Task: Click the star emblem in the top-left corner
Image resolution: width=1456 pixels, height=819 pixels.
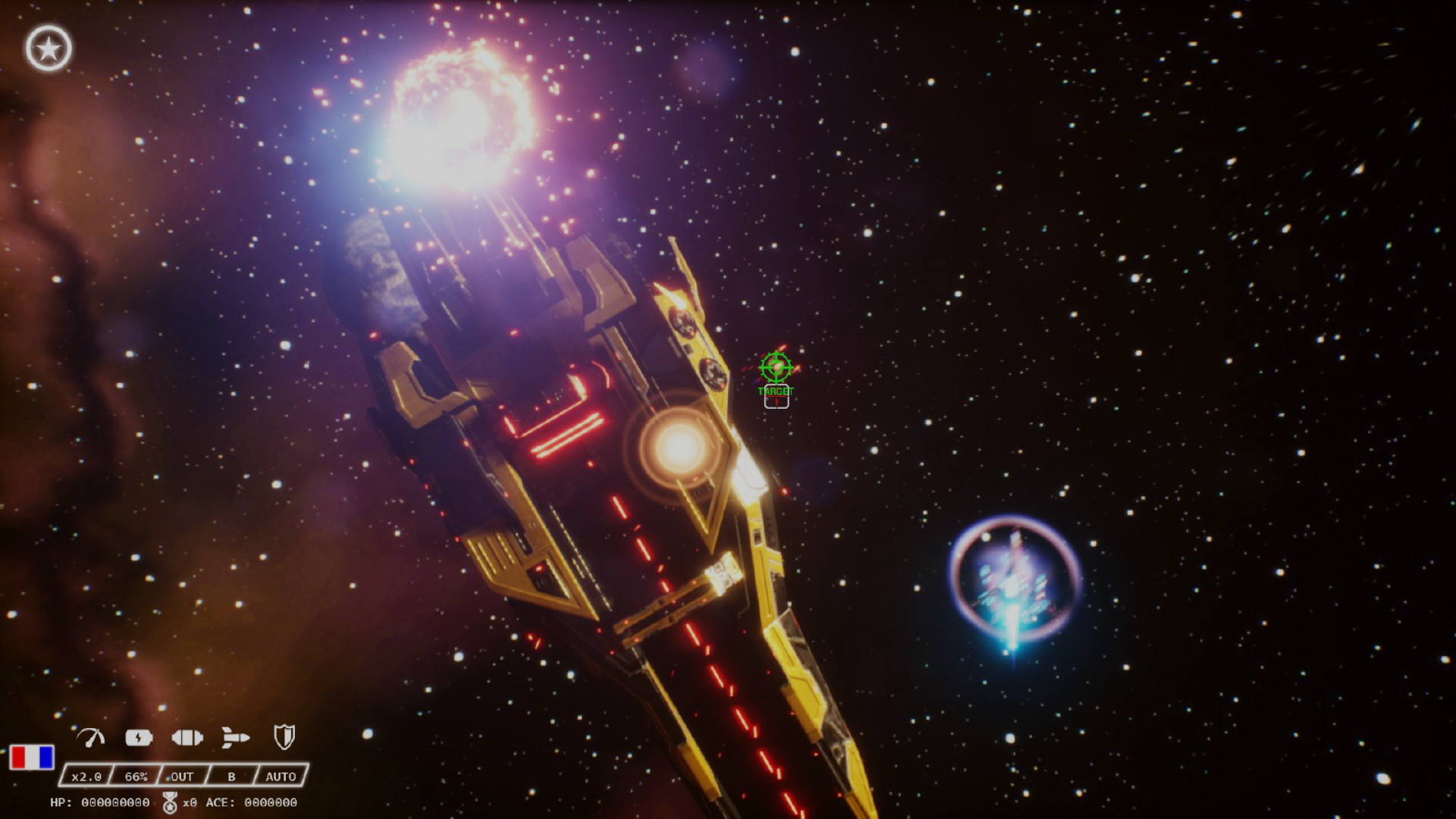Action: 49,48
